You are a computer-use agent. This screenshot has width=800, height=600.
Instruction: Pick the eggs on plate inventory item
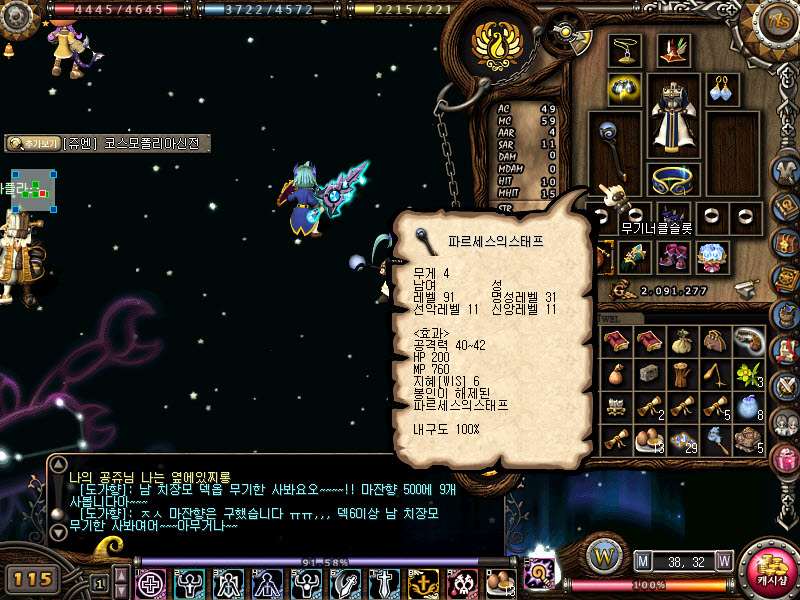point(650,439)
